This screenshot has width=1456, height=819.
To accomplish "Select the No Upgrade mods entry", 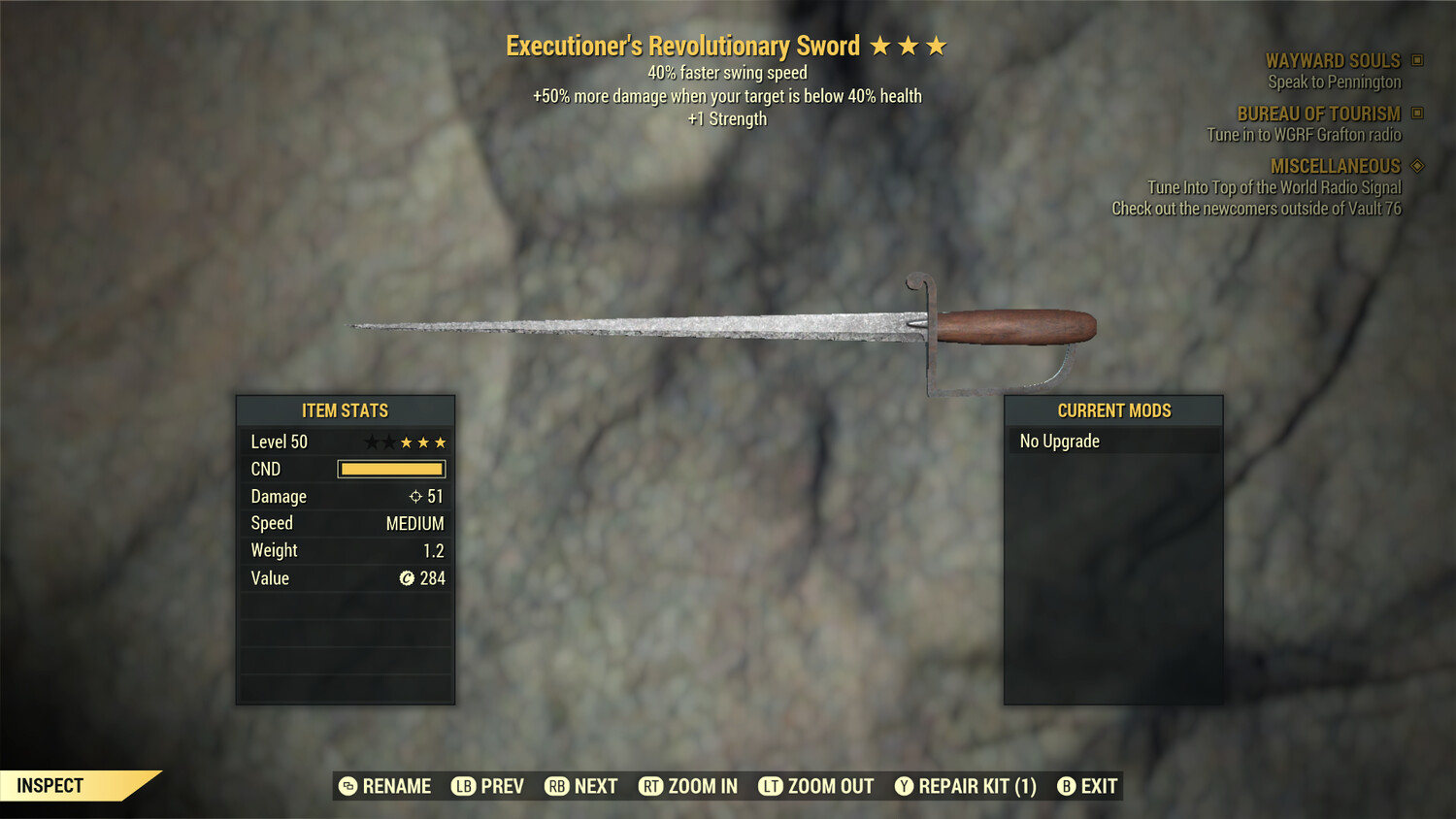I will [x=1058, y=441].
